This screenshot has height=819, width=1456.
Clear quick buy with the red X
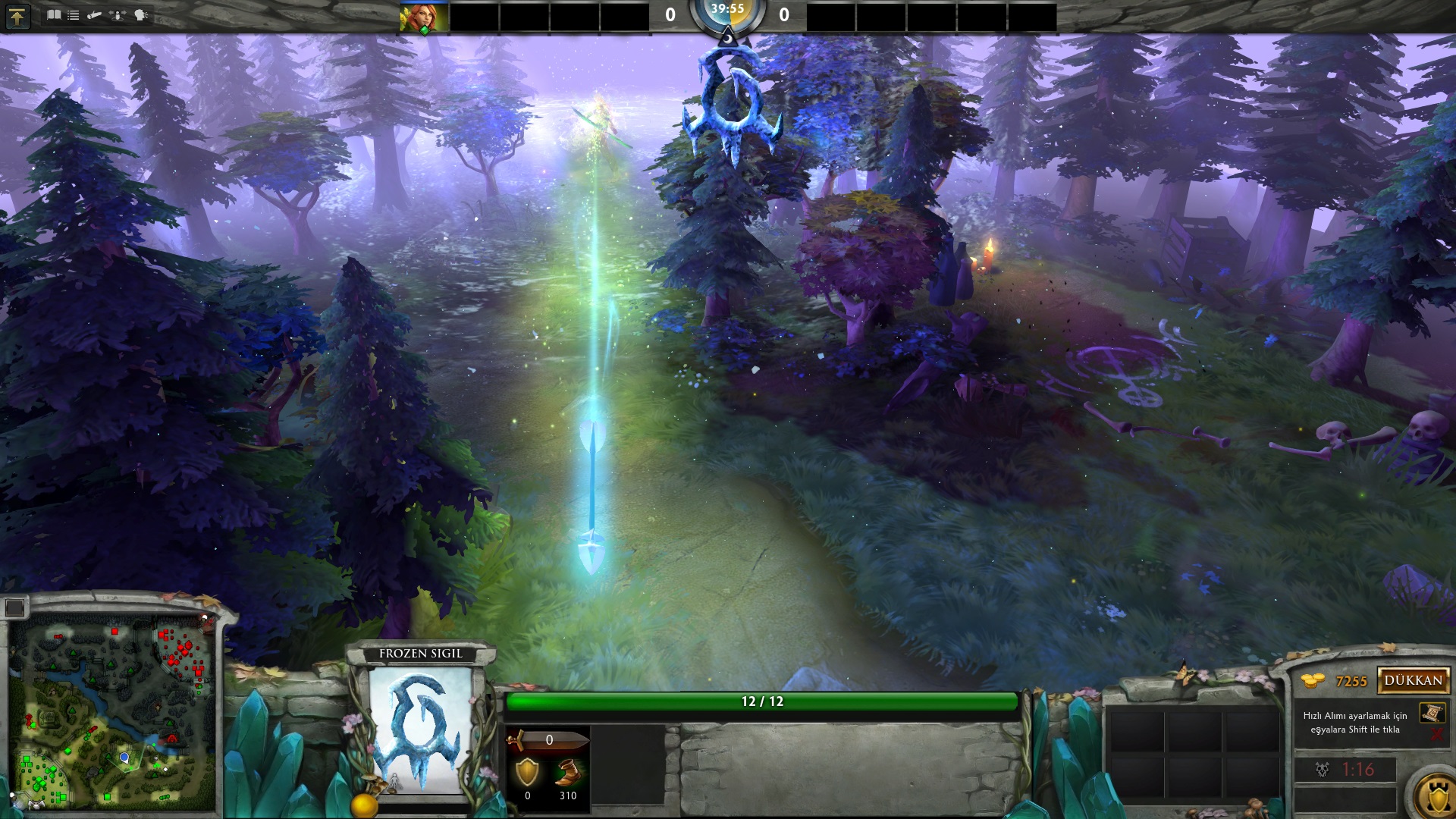(x=1436, y=734)
